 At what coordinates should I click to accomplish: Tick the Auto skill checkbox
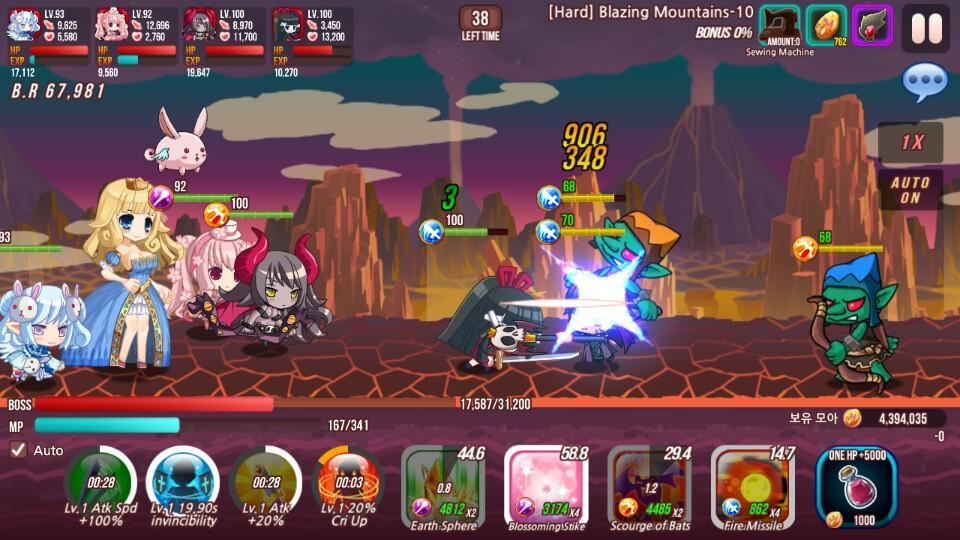pyautogui.click(x=19, y=450)
